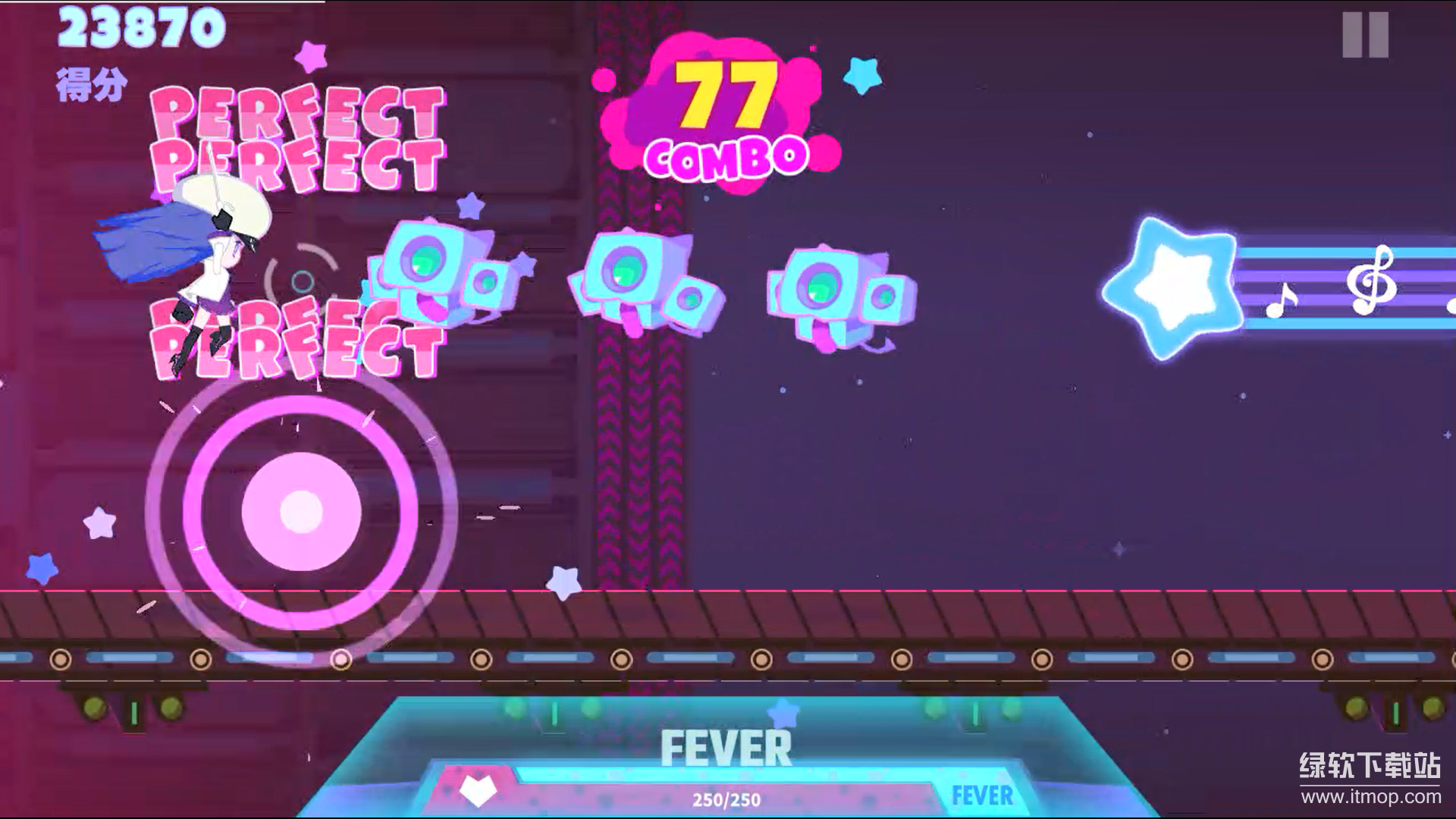This screenshot has width=1456, height=819.
Task: Pause the game with the pause button
Action: 1365,35
